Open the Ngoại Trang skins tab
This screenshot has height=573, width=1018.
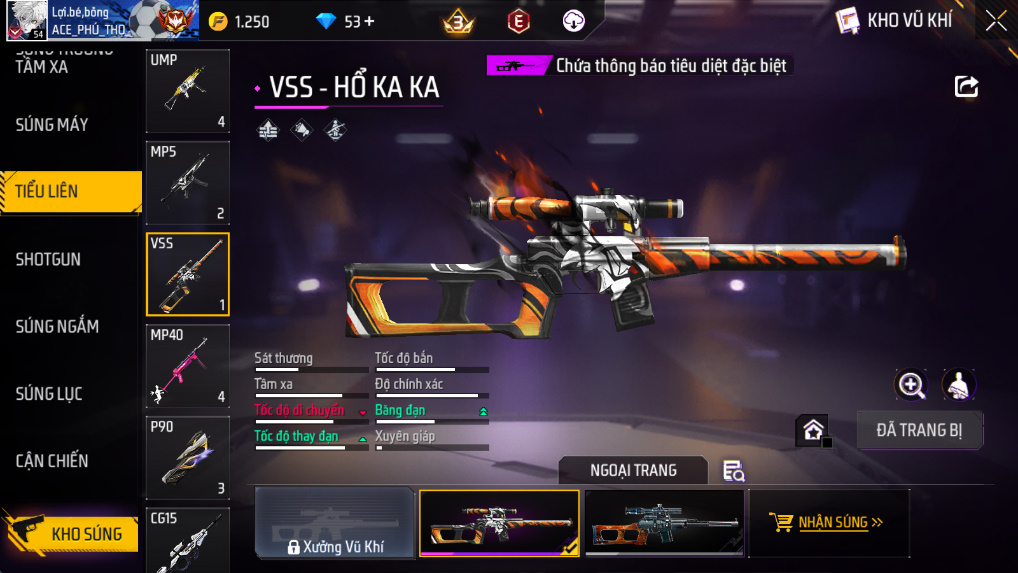(x=633, y=470)
